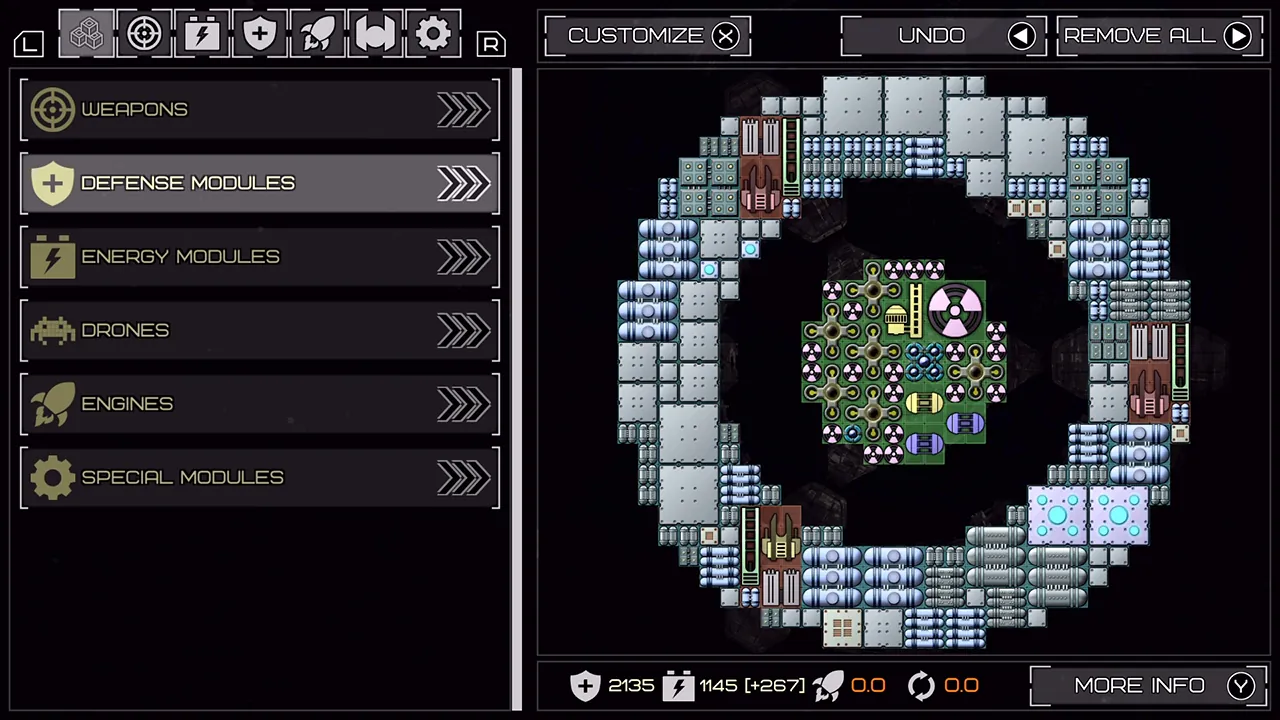Expand the Weapons category chevrons
This screenshot has width=1280, height=720.
click(462, 109)
